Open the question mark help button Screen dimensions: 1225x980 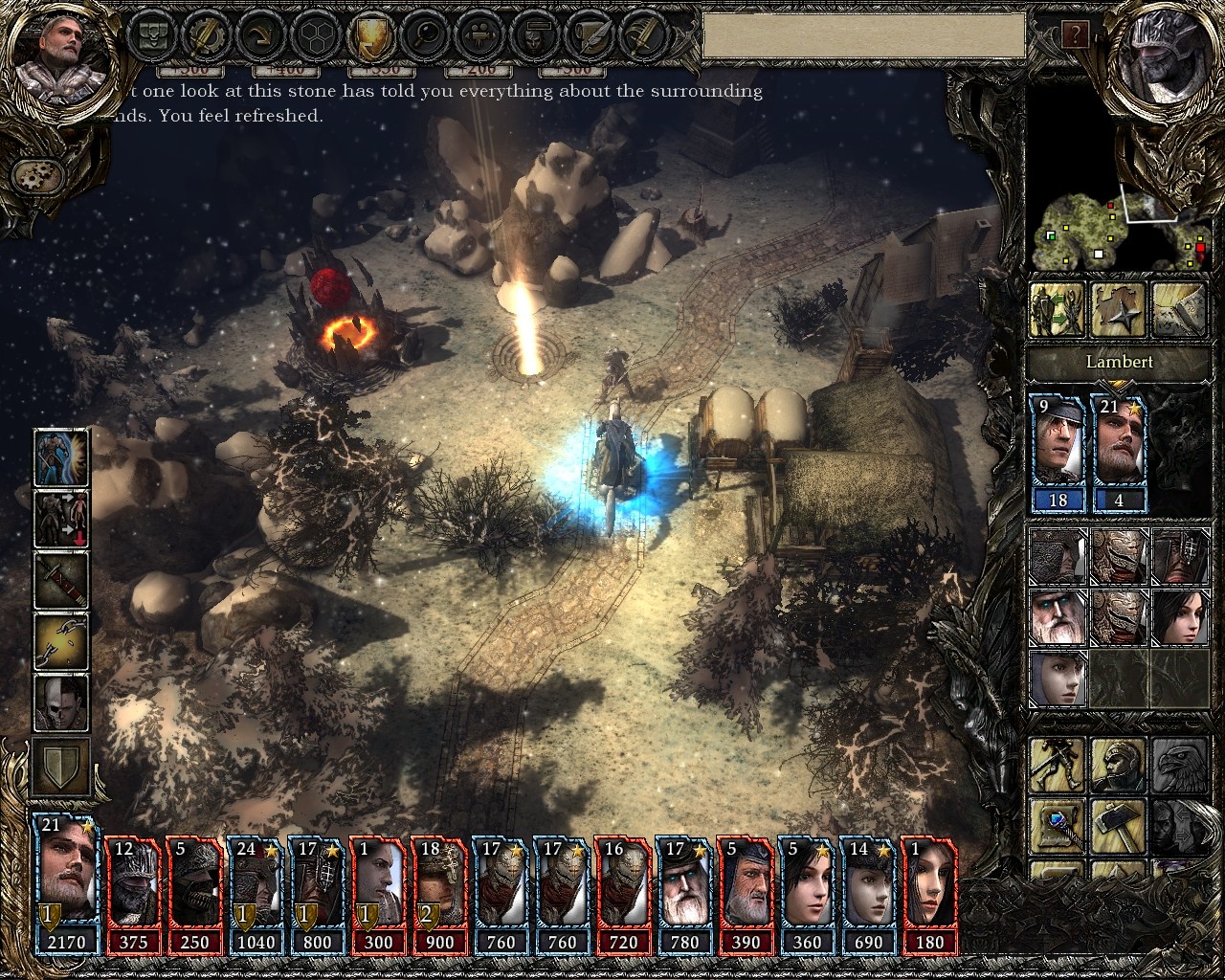[1074, 36]
